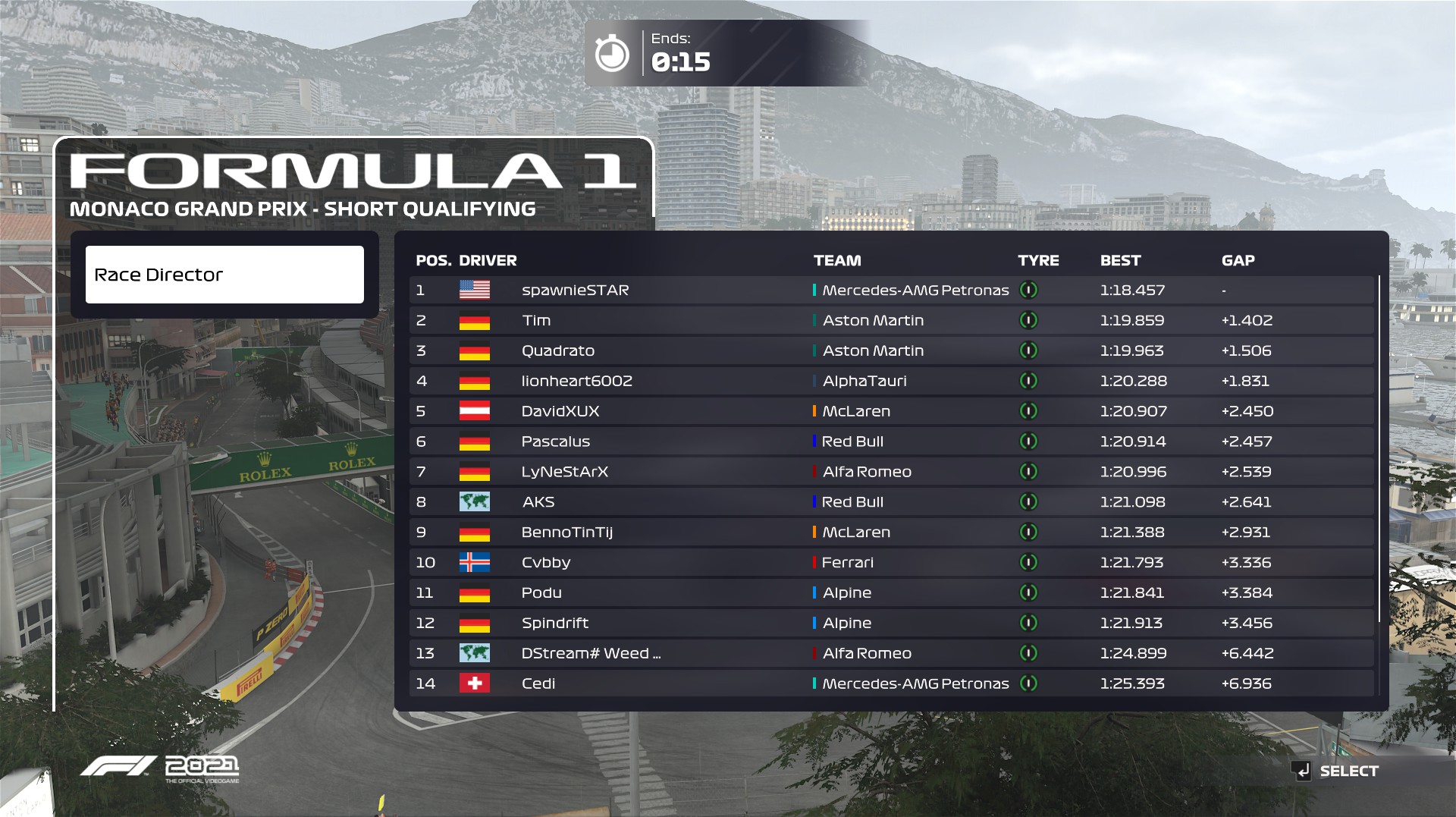Choose LyNeStArX's Alfa Romeo row
This screenshot has height=817, width=1456.
pos(891,472)
